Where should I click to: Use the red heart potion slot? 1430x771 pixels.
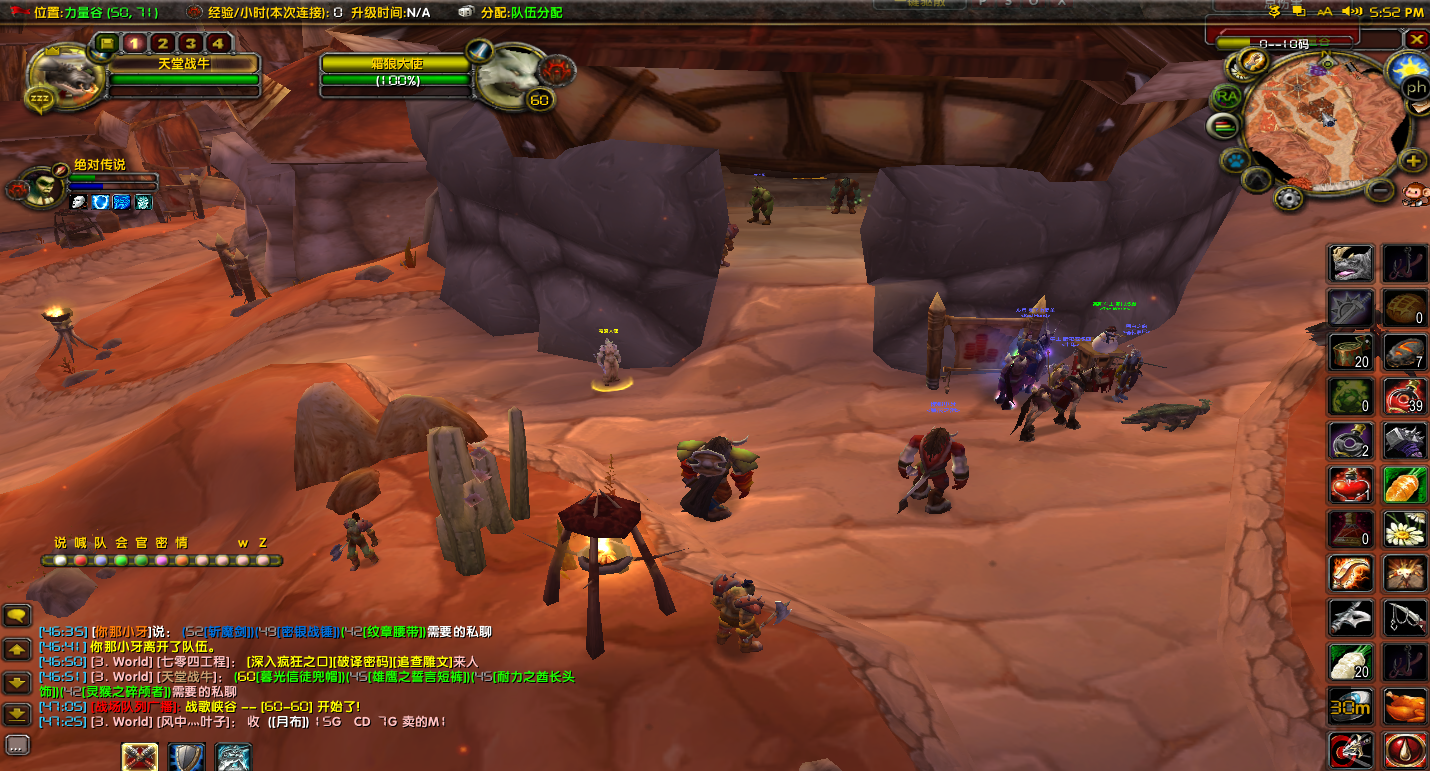coord(1351,485)
